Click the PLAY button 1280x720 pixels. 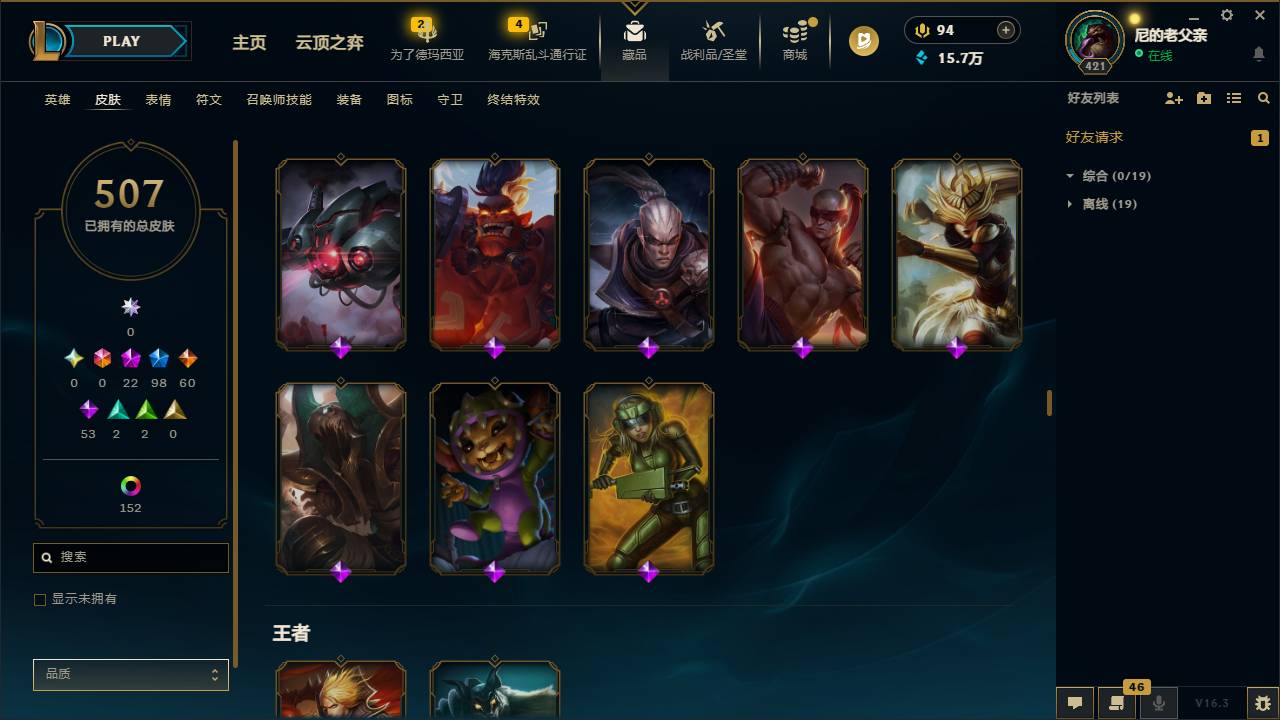(121, 41)
